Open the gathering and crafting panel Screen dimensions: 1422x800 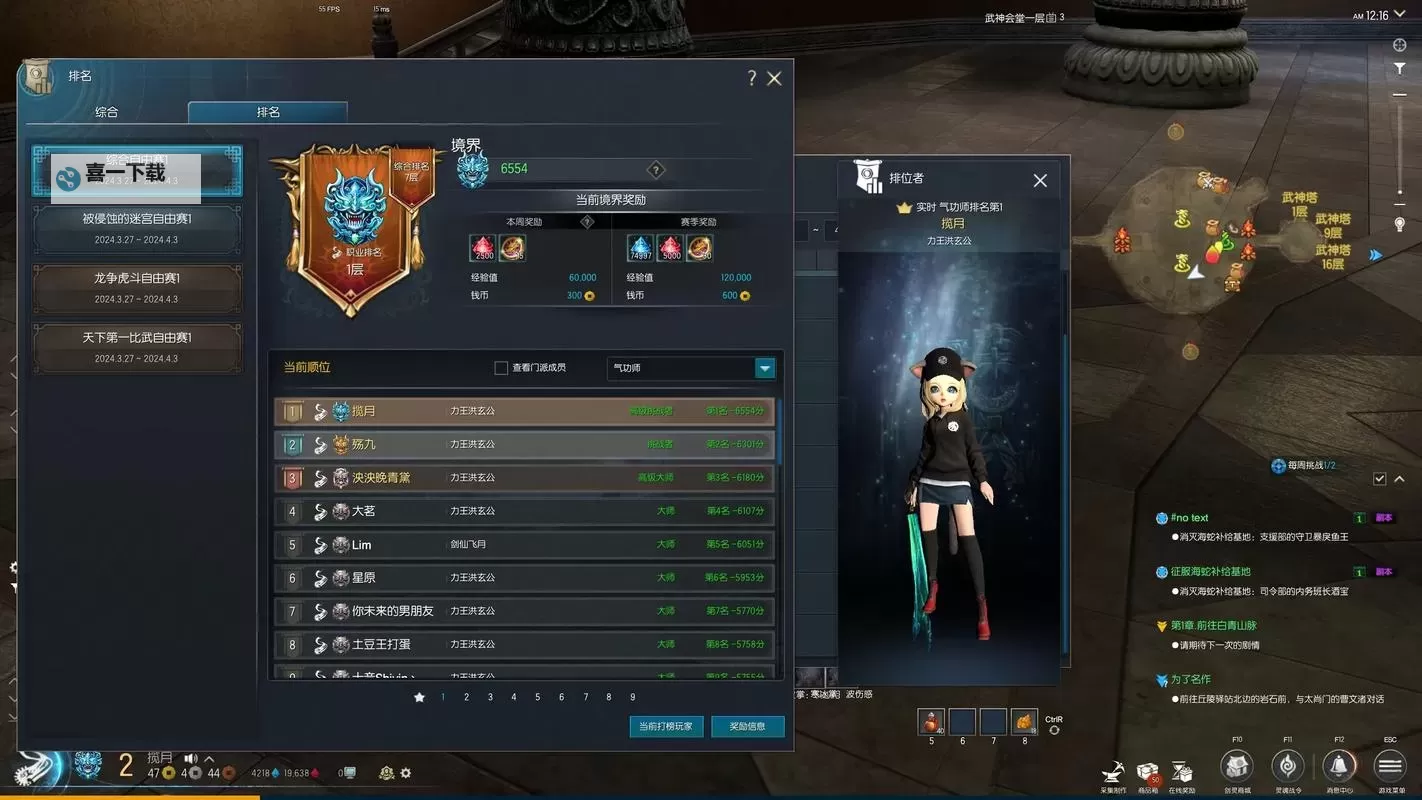(1113, 770)
